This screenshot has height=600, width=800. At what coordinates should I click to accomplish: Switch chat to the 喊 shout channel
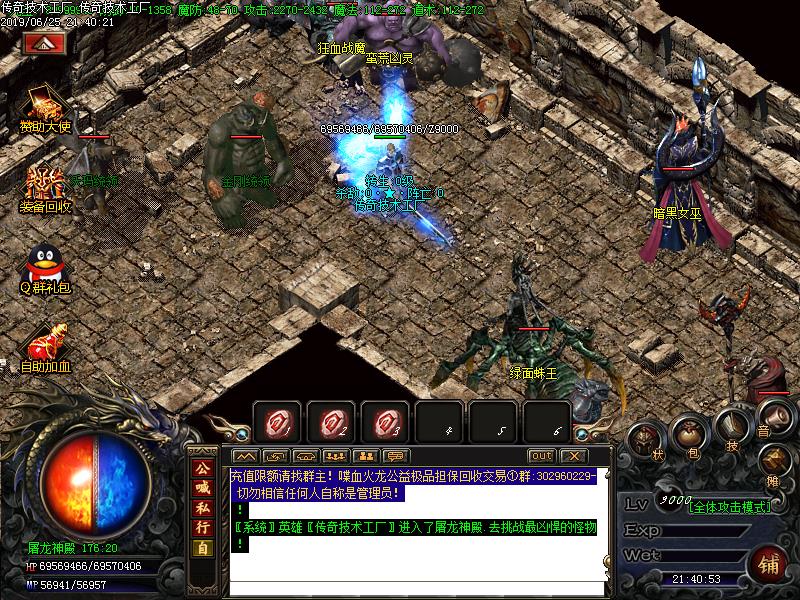tap(202, 488)
